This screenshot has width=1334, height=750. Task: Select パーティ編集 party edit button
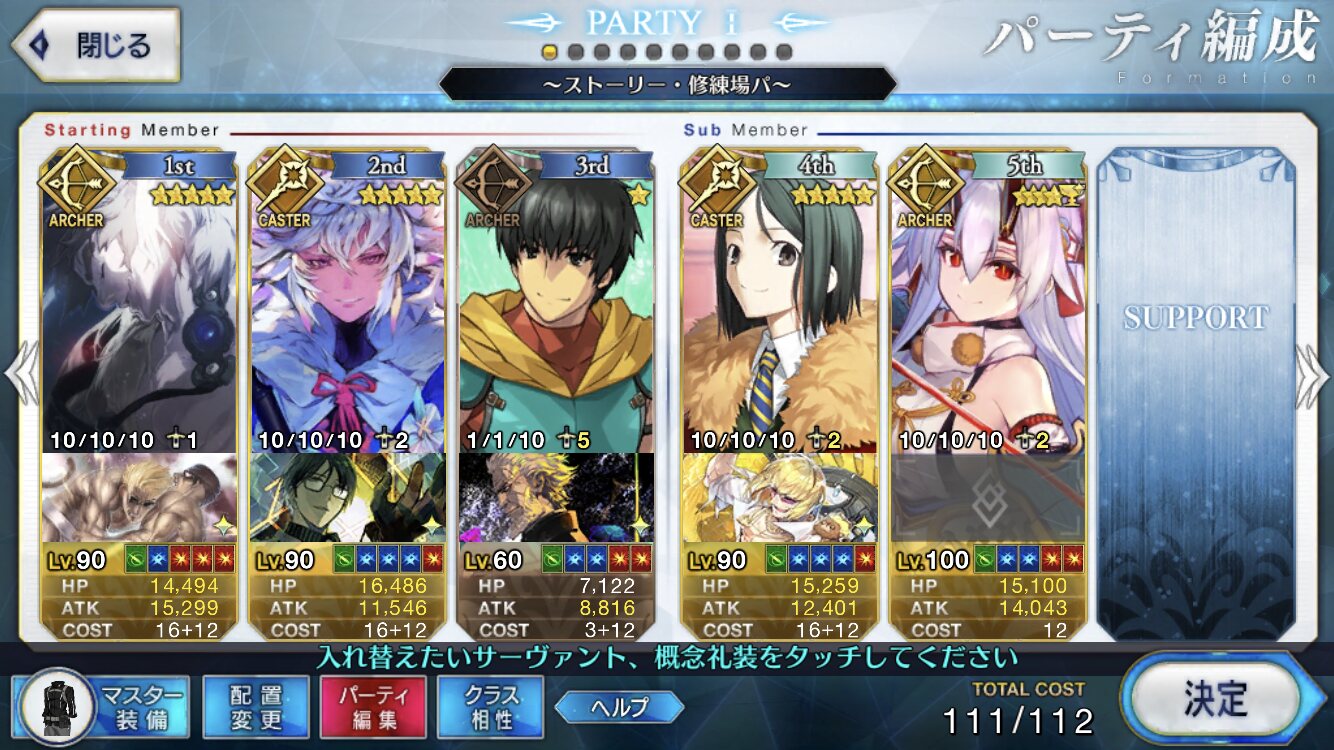373,707
